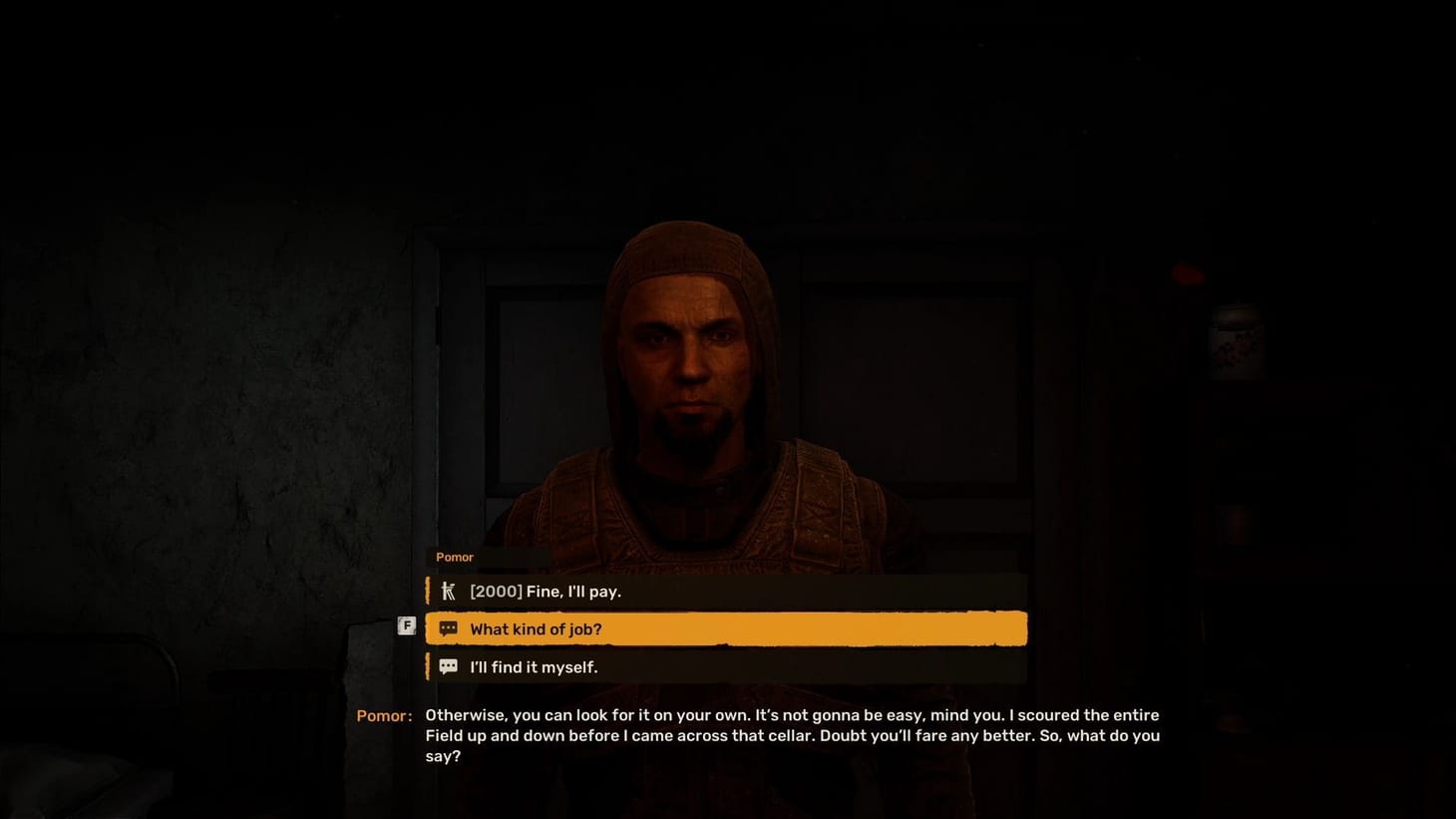The image size is (1456, 819).
Task: Click the speech bubble icon on 'I'll find it myself.'
Action: pos(449,666)
